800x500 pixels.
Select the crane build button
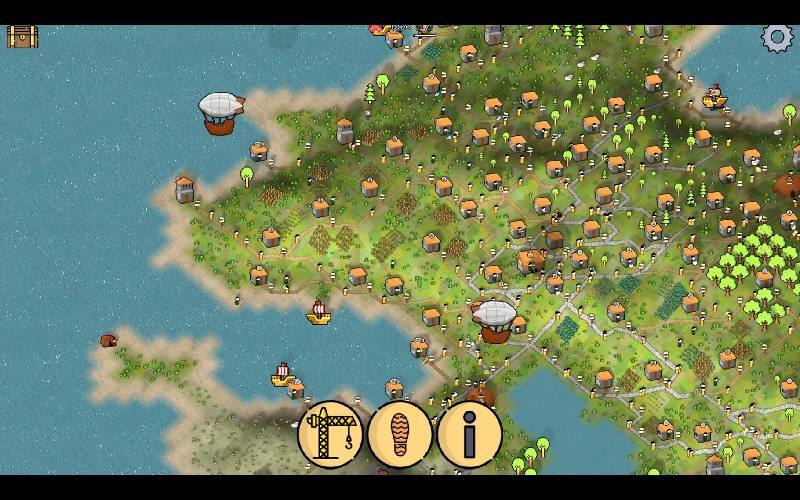[330, 434]
